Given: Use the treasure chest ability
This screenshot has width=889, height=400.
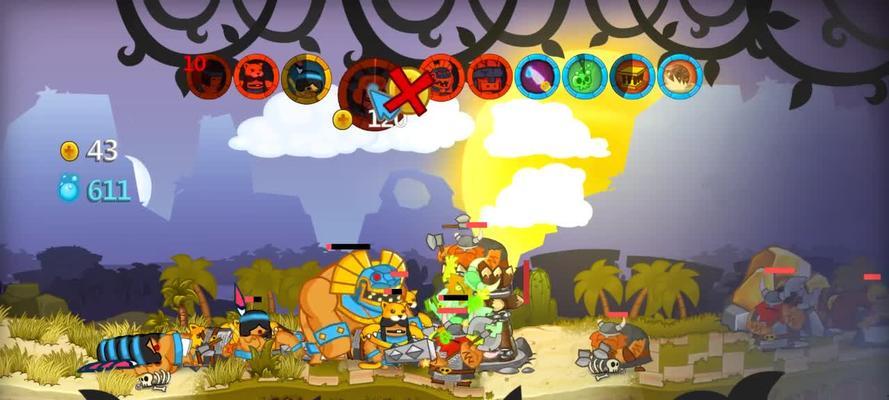Looking at the screenshot, I should point(632,76).
